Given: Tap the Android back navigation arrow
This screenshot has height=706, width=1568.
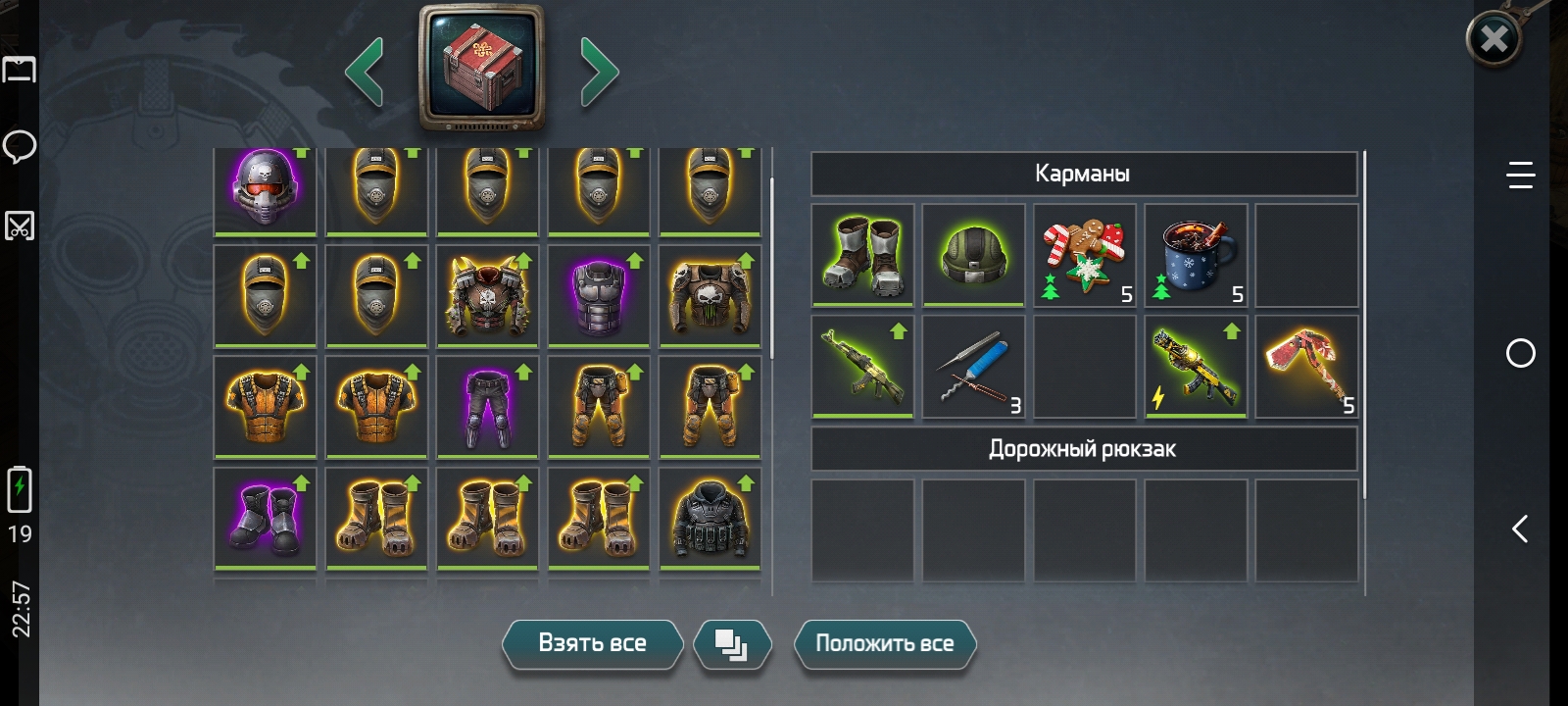Looking at the screenshot, I should tap(1520, 529).
